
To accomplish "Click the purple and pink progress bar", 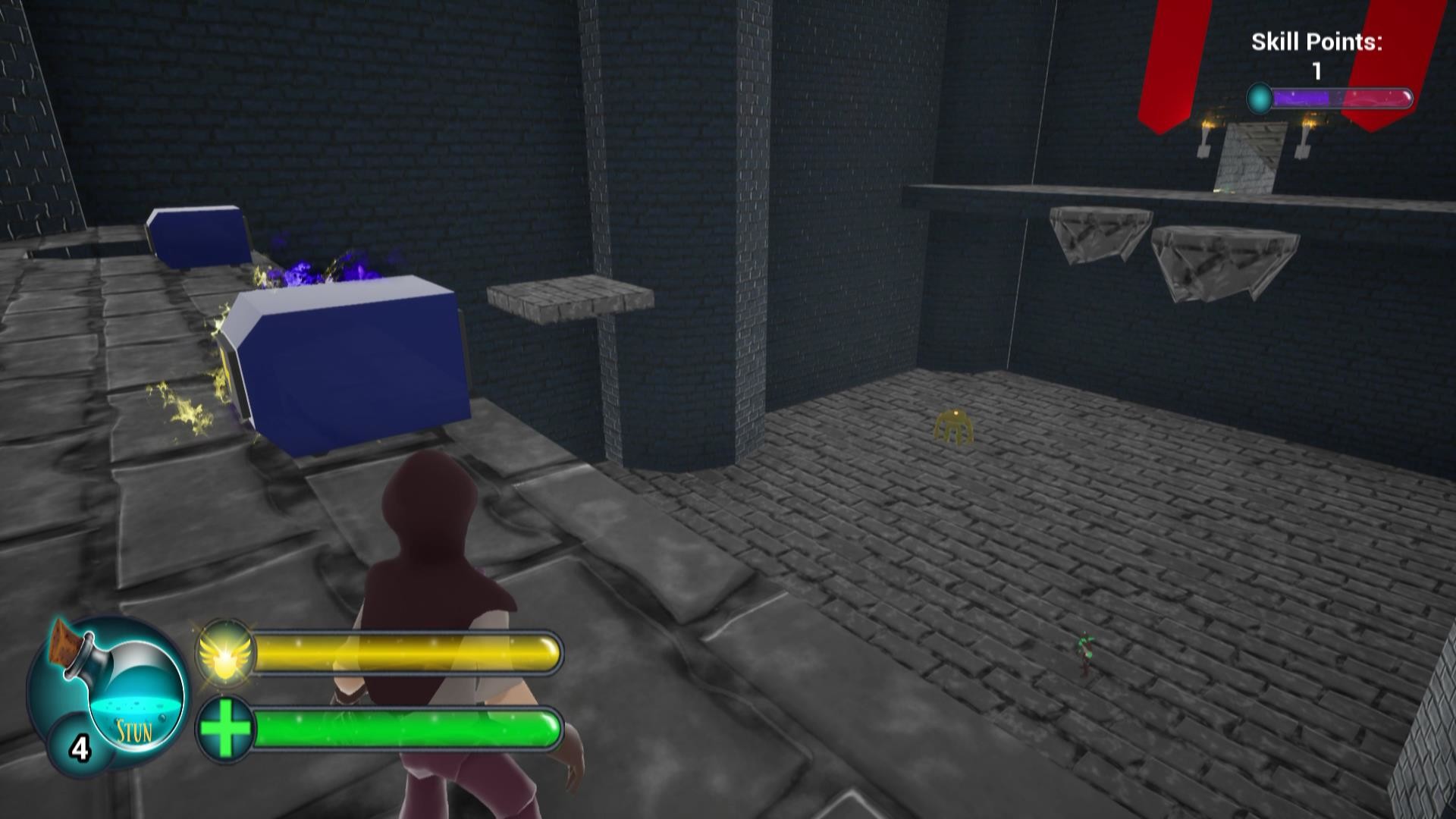I will coord(1342,96).
